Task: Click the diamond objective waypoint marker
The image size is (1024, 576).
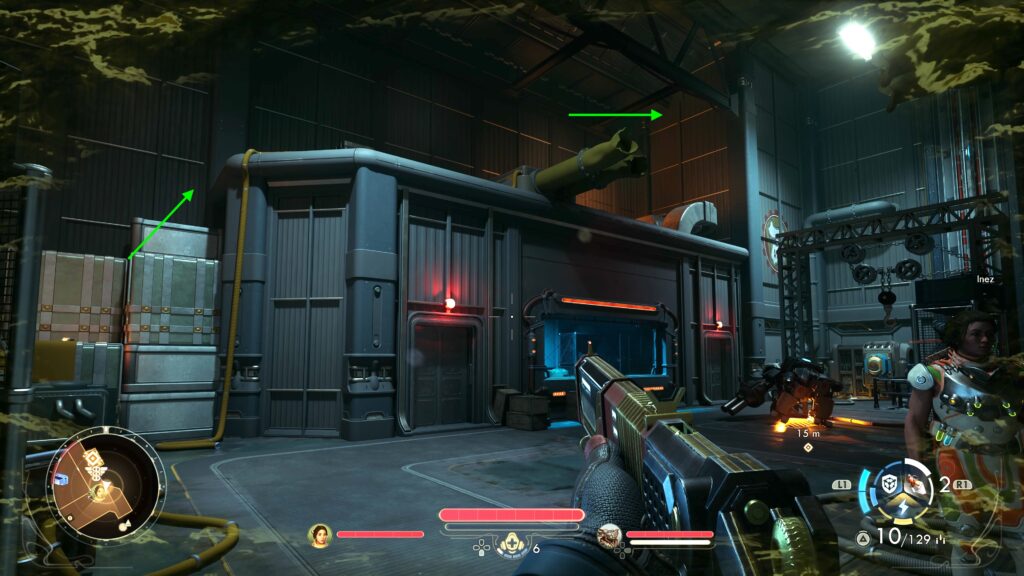Action: (808, 447)
